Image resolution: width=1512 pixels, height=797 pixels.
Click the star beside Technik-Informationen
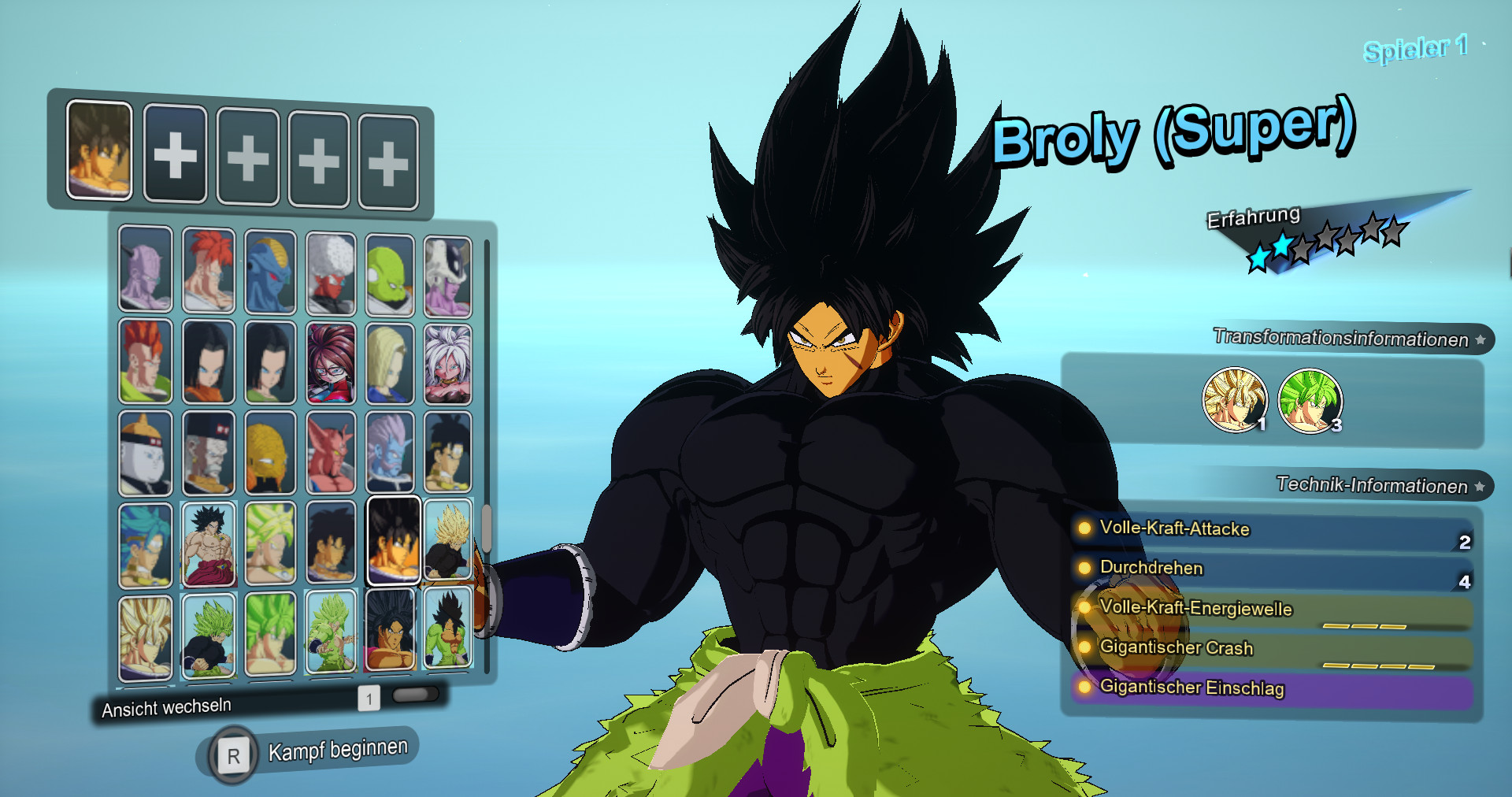[x=1480, y=487]
